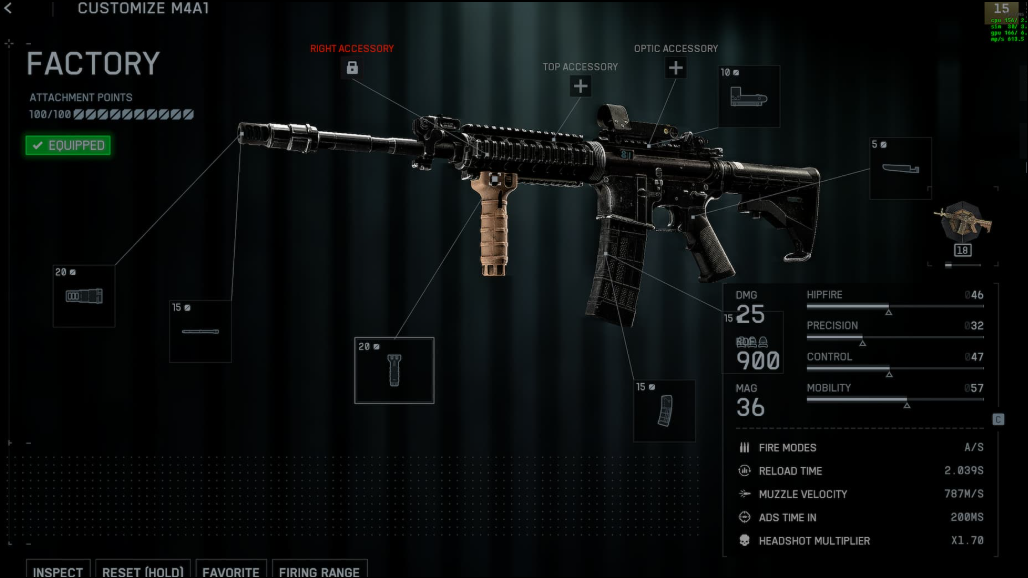Click the green Equipped badge
This screenshot has height=578, width=1028.
click(68, 146)
